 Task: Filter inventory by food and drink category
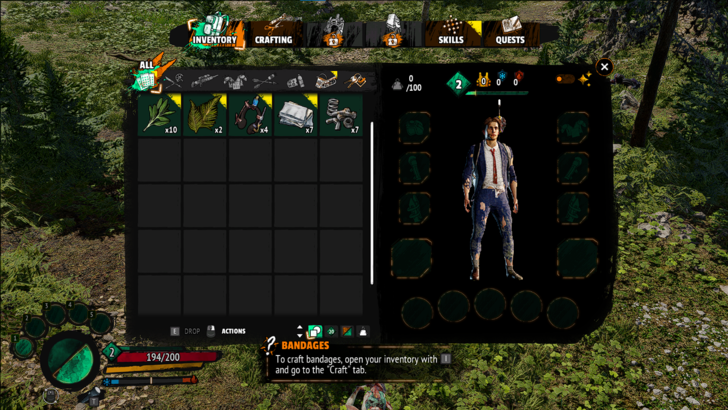click(295, 80)
